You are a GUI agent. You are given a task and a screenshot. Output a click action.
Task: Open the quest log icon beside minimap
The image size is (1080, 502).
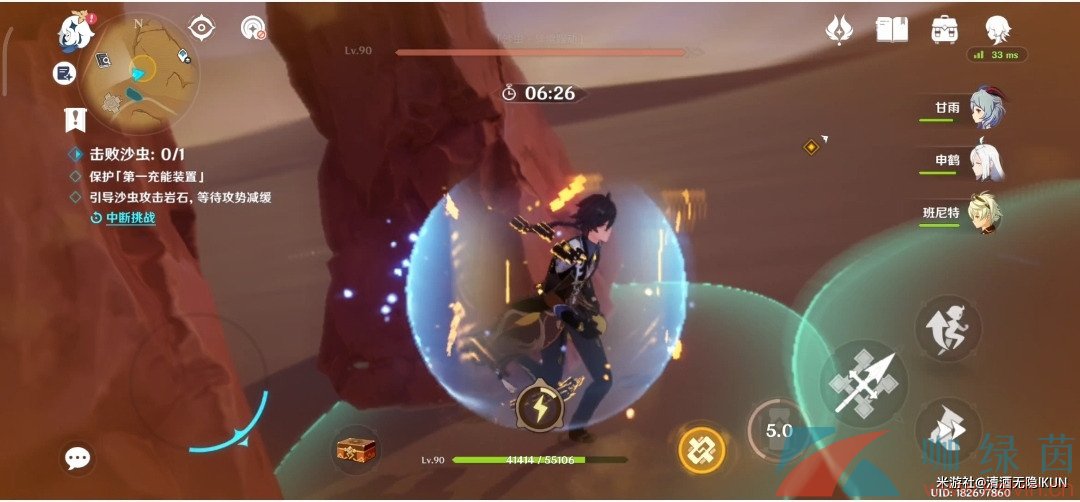(x=65, y=73)
